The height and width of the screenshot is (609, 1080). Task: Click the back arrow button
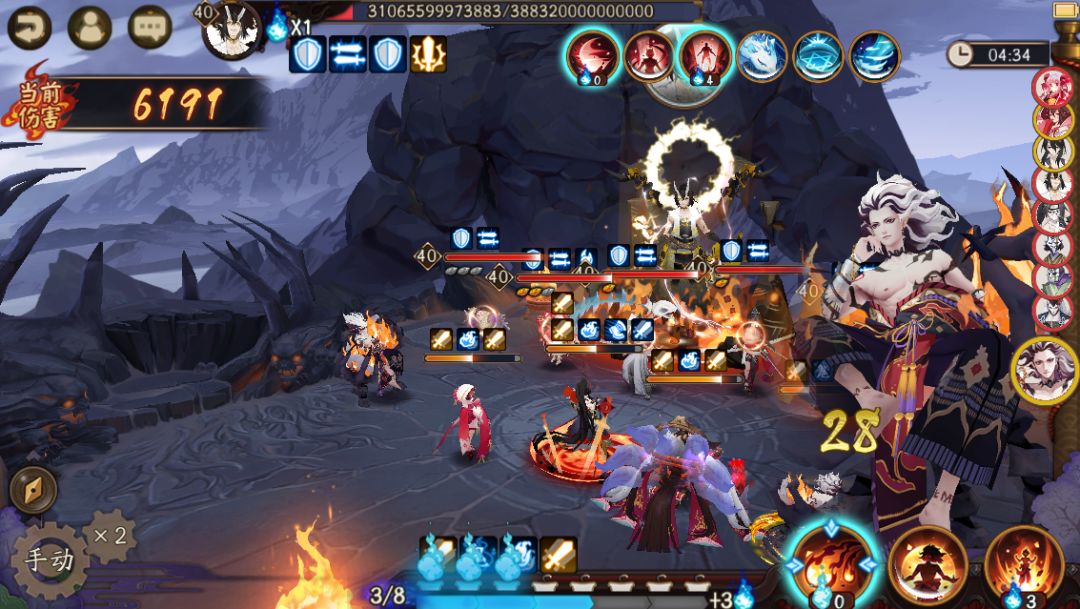click(29, 27)
